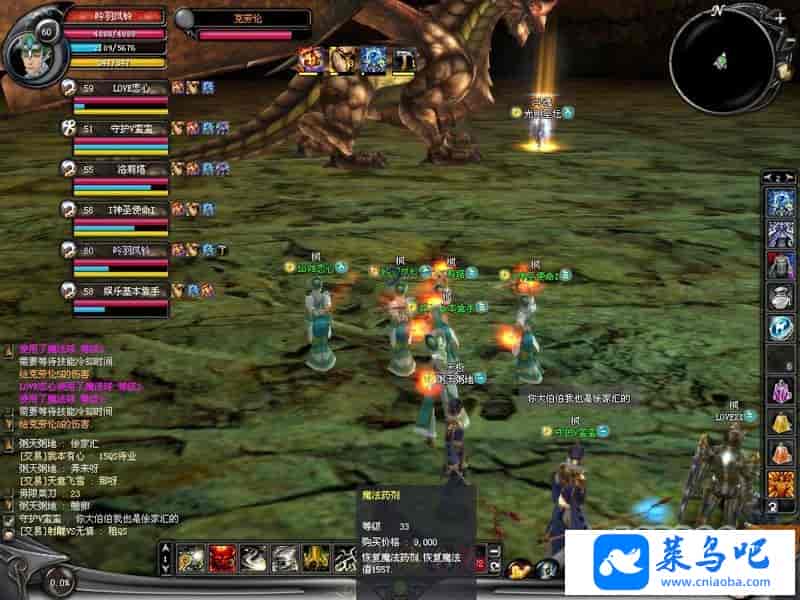Click the 菜鸟吧 watermark logo
This screenshot has height=600, width=800.
coord(680,562)
